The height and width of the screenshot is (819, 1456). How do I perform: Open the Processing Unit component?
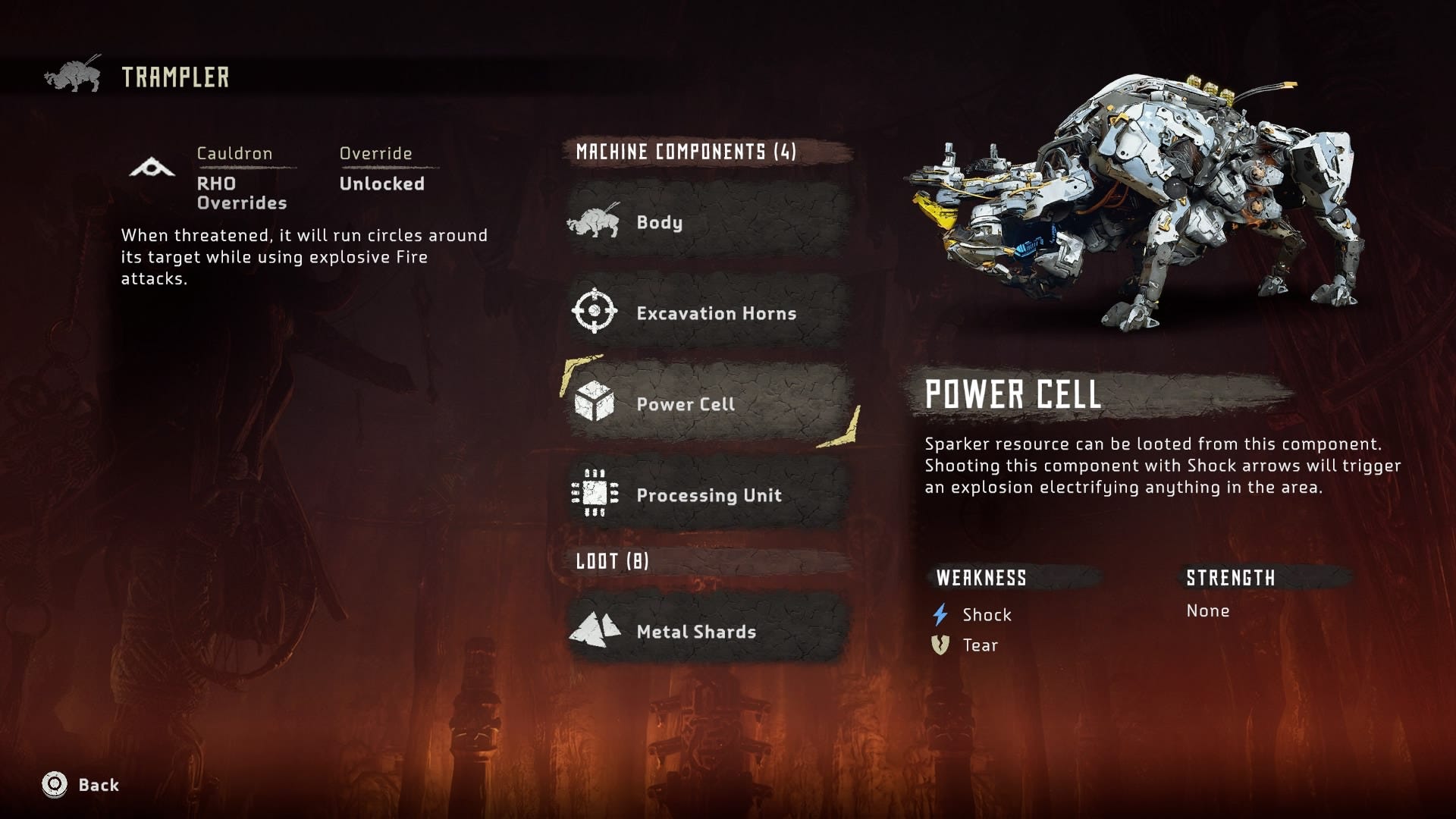(x=707, y=494)
